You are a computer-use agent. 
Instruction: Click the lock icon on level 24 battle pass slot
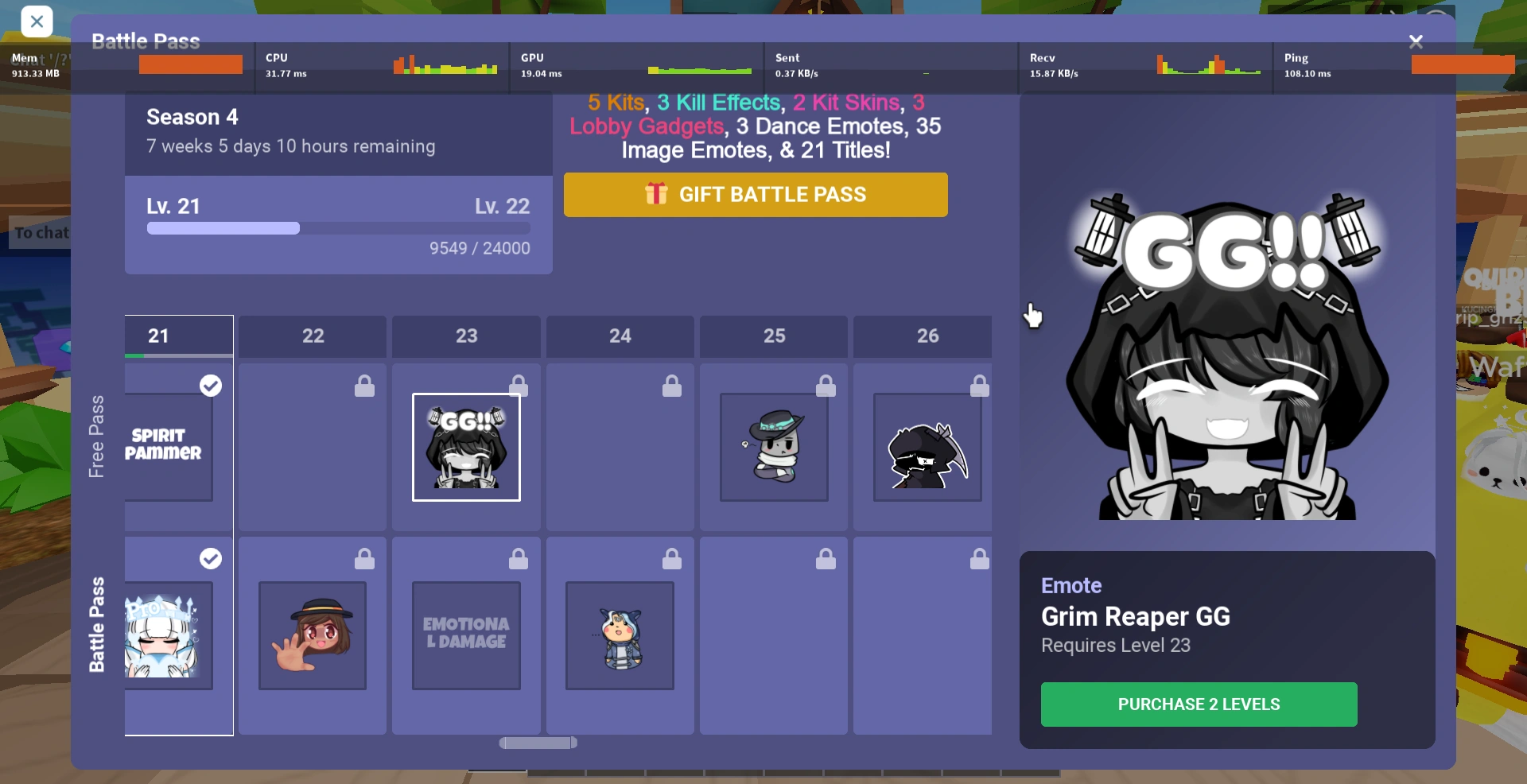coord(672,559)
